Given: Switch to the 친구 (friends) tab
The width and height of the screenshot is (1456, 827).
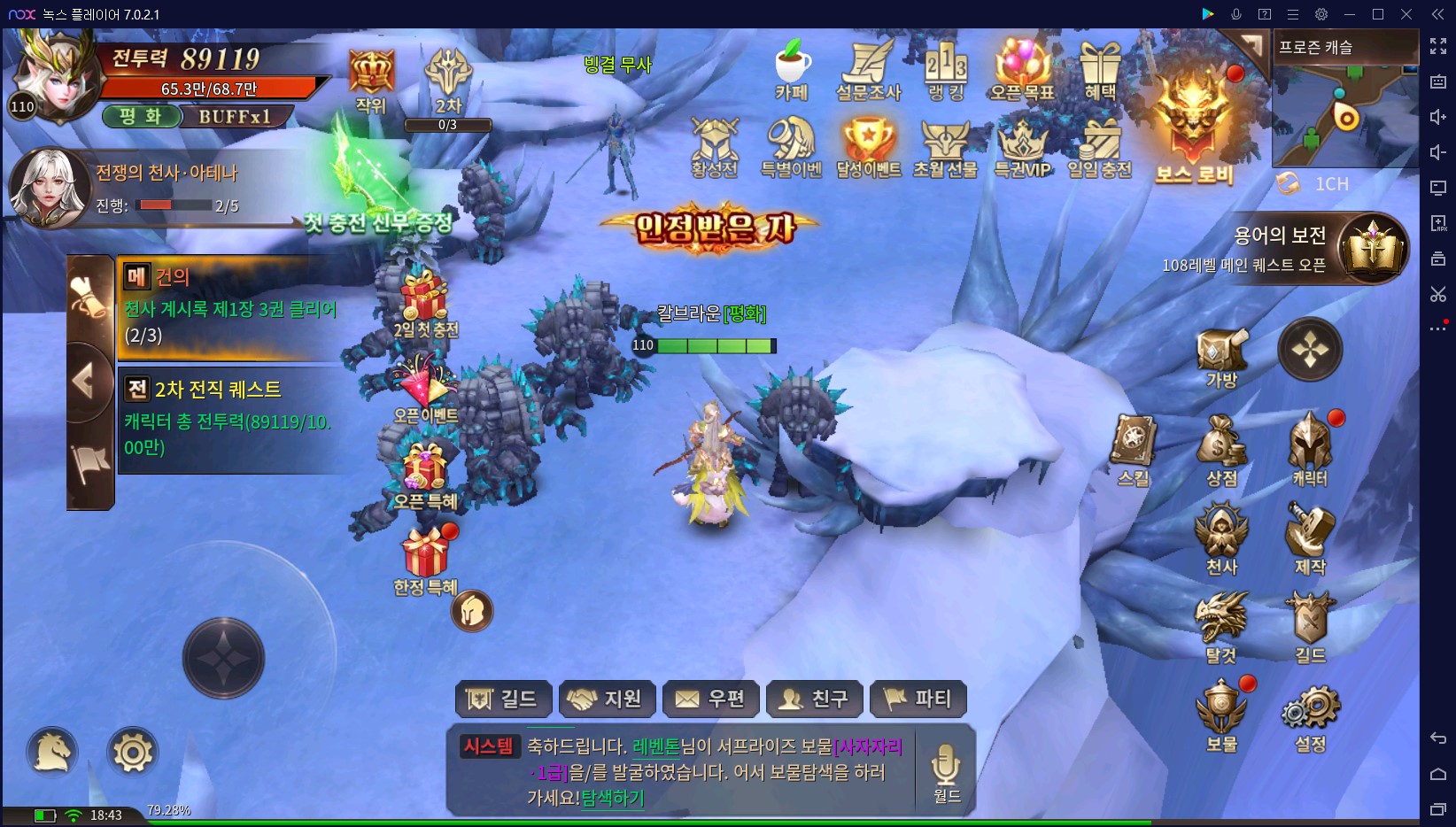Looking at the screenshot, I should tap(814, 699).
